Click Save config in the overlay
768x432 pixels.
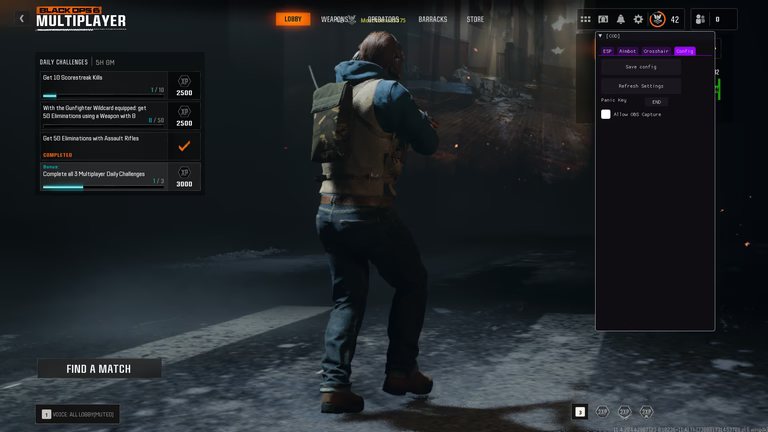pyautogui.click(x=641, y=67)
